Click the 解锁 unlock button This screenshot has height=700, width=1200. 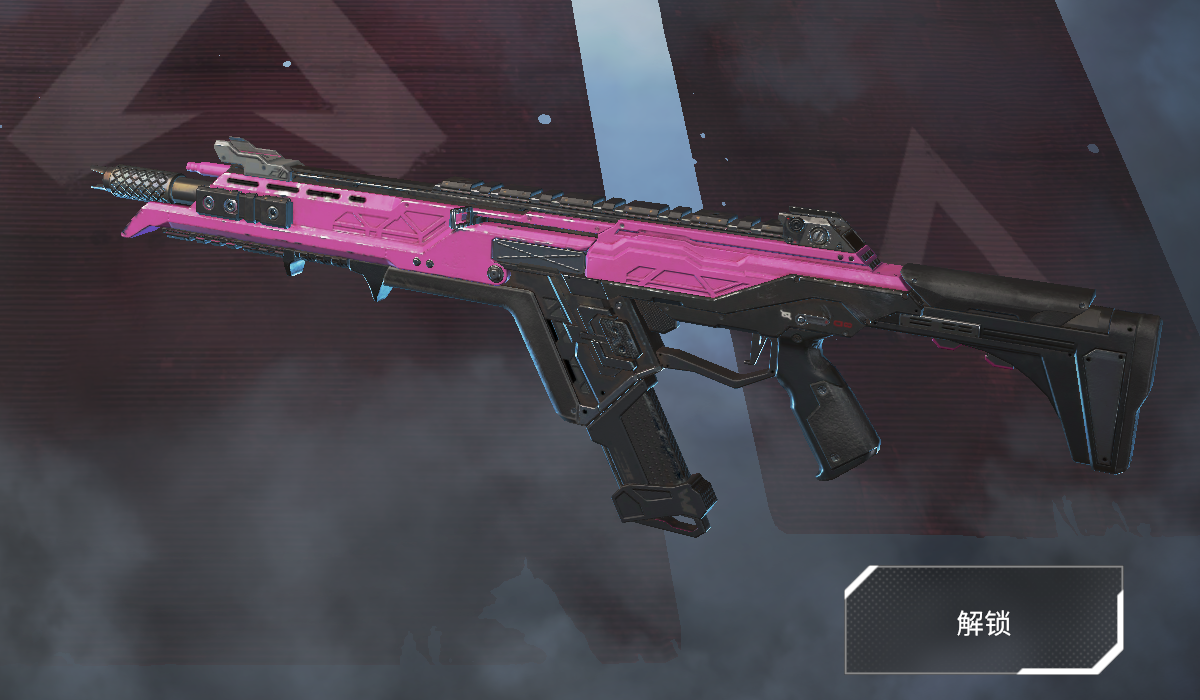coord(984,620)
